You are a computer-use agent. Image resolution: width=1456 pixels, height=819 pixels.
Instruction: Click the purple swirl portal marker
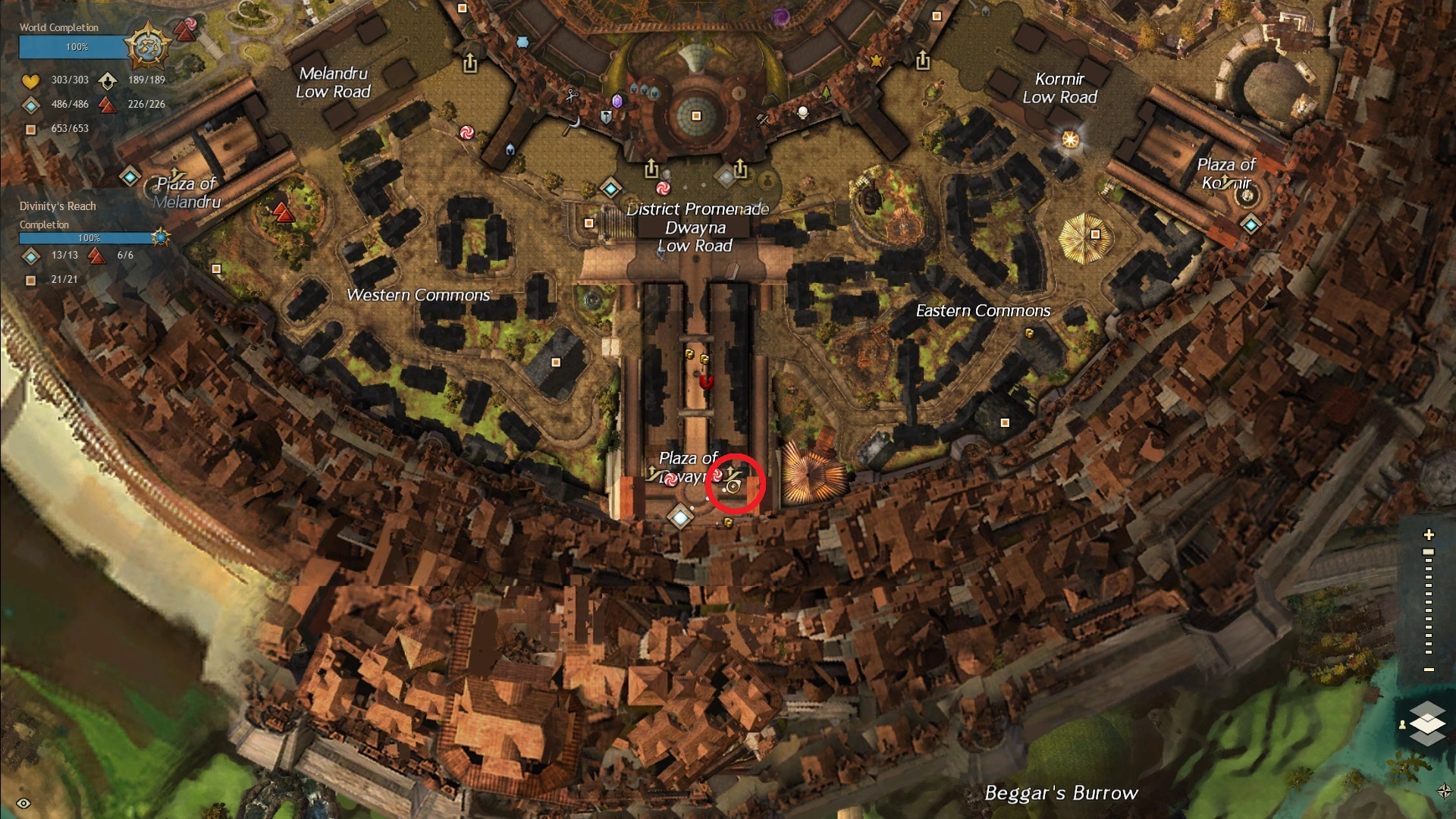tap(780, 17)
